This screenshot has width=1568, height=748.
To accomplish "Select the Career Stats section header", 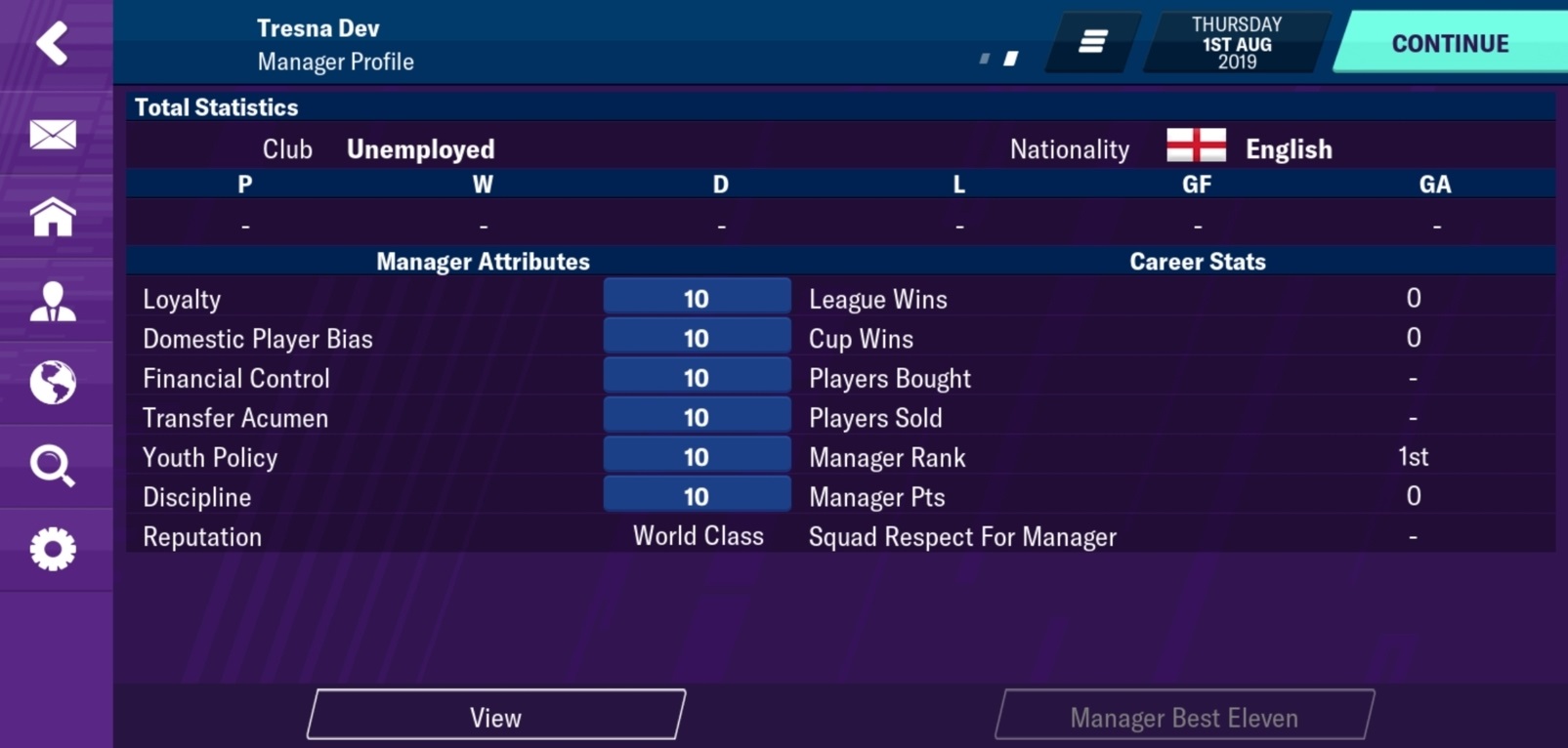I will pos(1196,261).
